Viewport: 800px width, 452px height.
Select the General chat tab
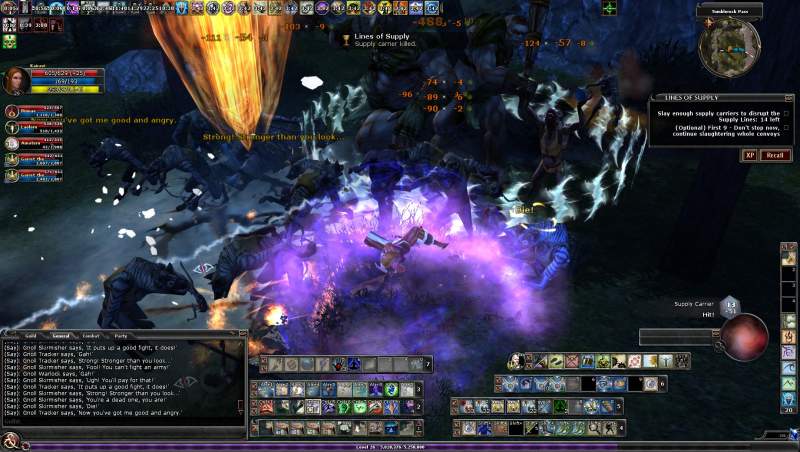[60, 336]
